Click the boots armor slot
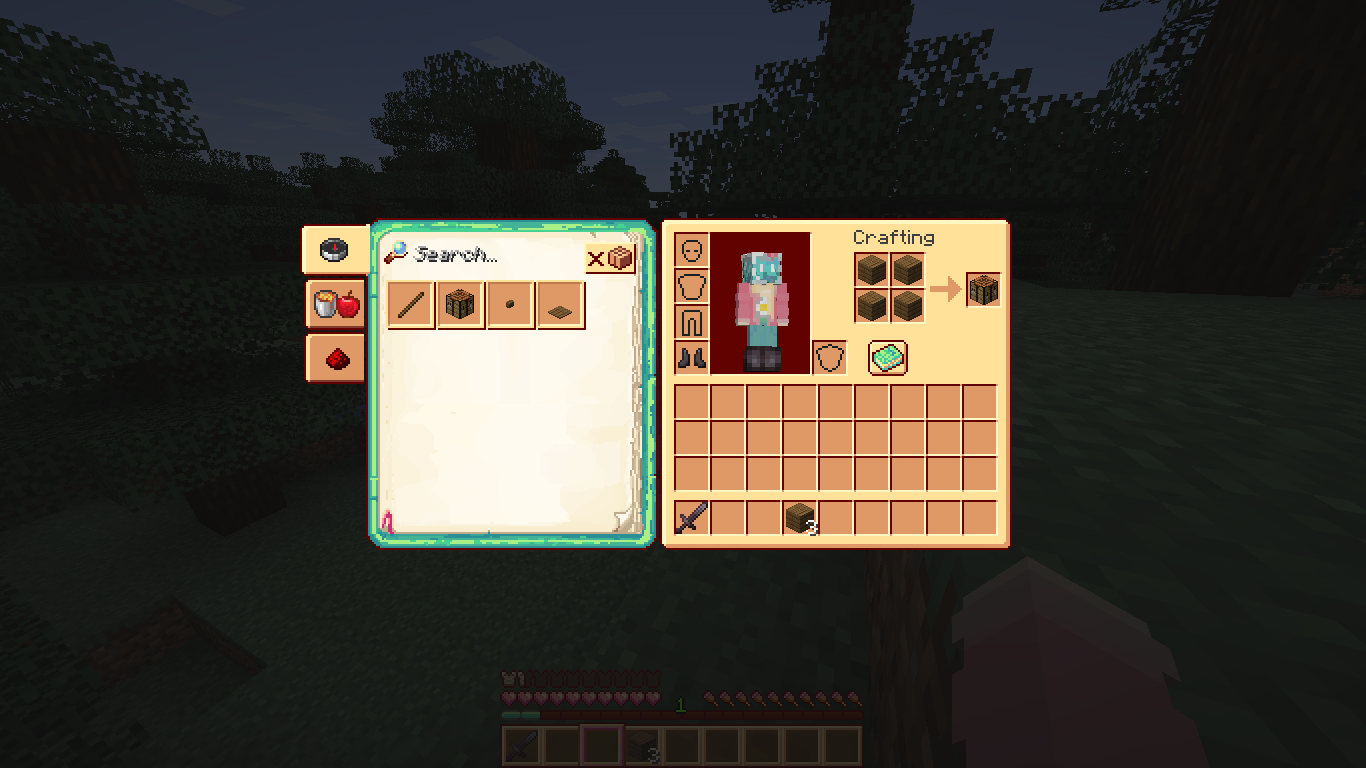 tap(691, 358)
